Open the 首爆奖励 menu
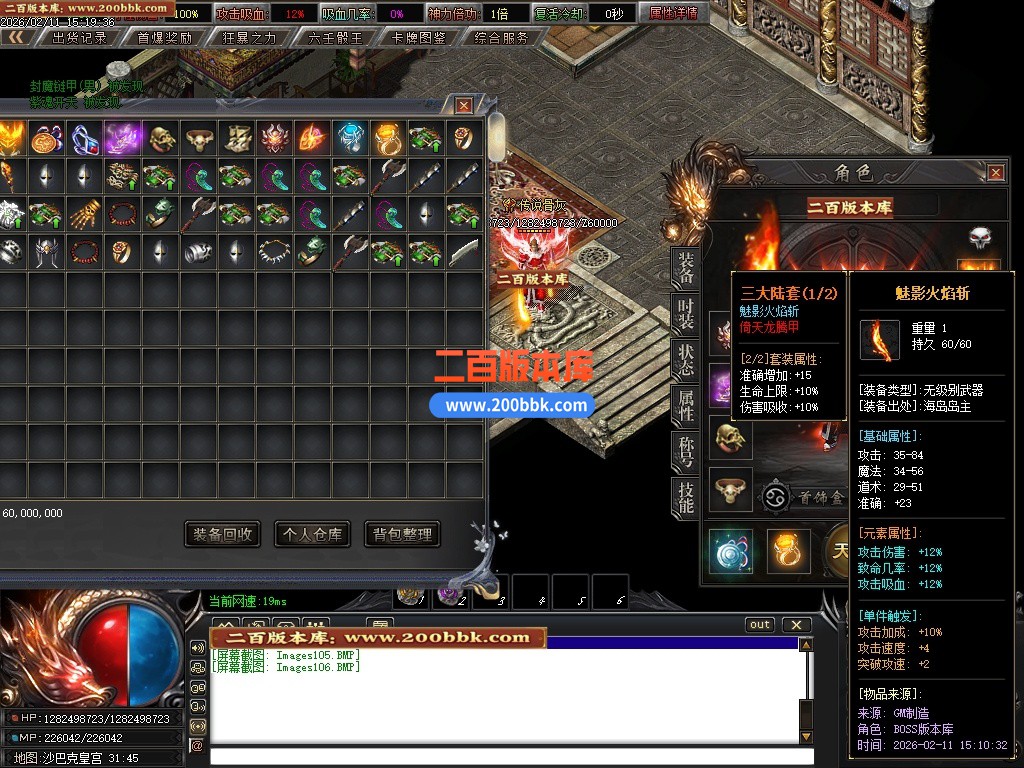The width and height of the screenshot is (1024, 768). pyautogui.click(x=164, y=38)
